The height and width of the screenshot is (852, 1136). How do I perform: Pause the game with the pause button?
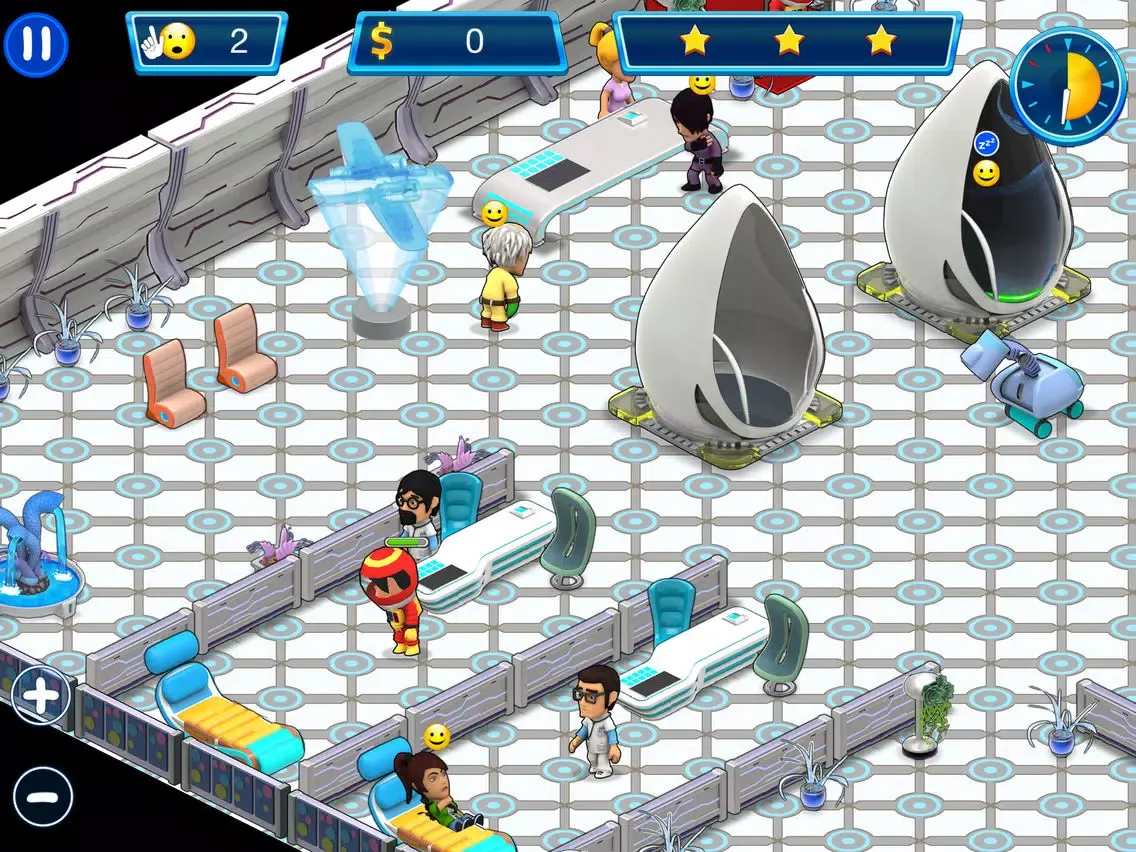coord(36,44)
